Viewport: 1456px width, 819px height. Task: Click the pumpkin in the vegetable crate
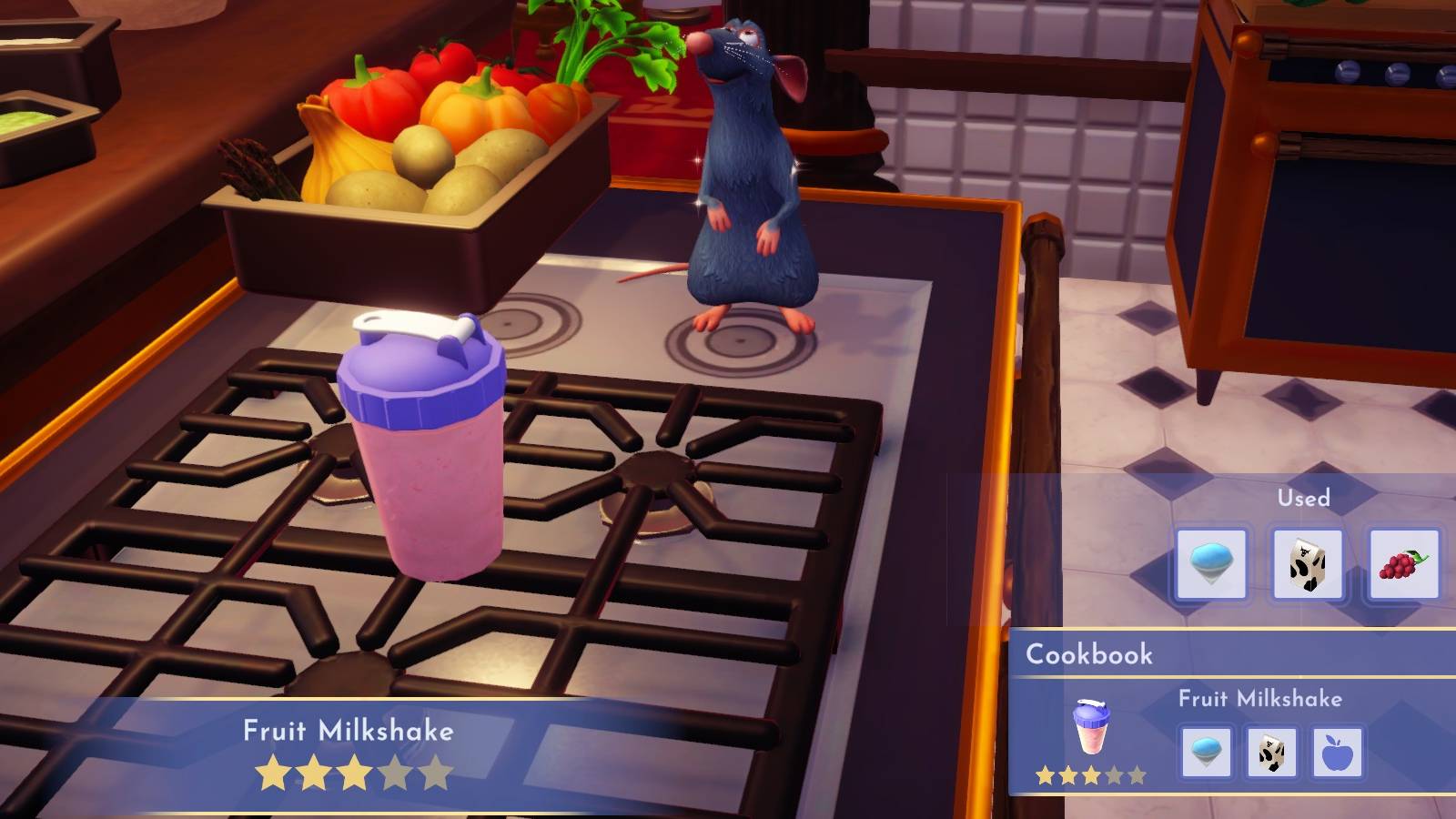(x=476, y=109)
